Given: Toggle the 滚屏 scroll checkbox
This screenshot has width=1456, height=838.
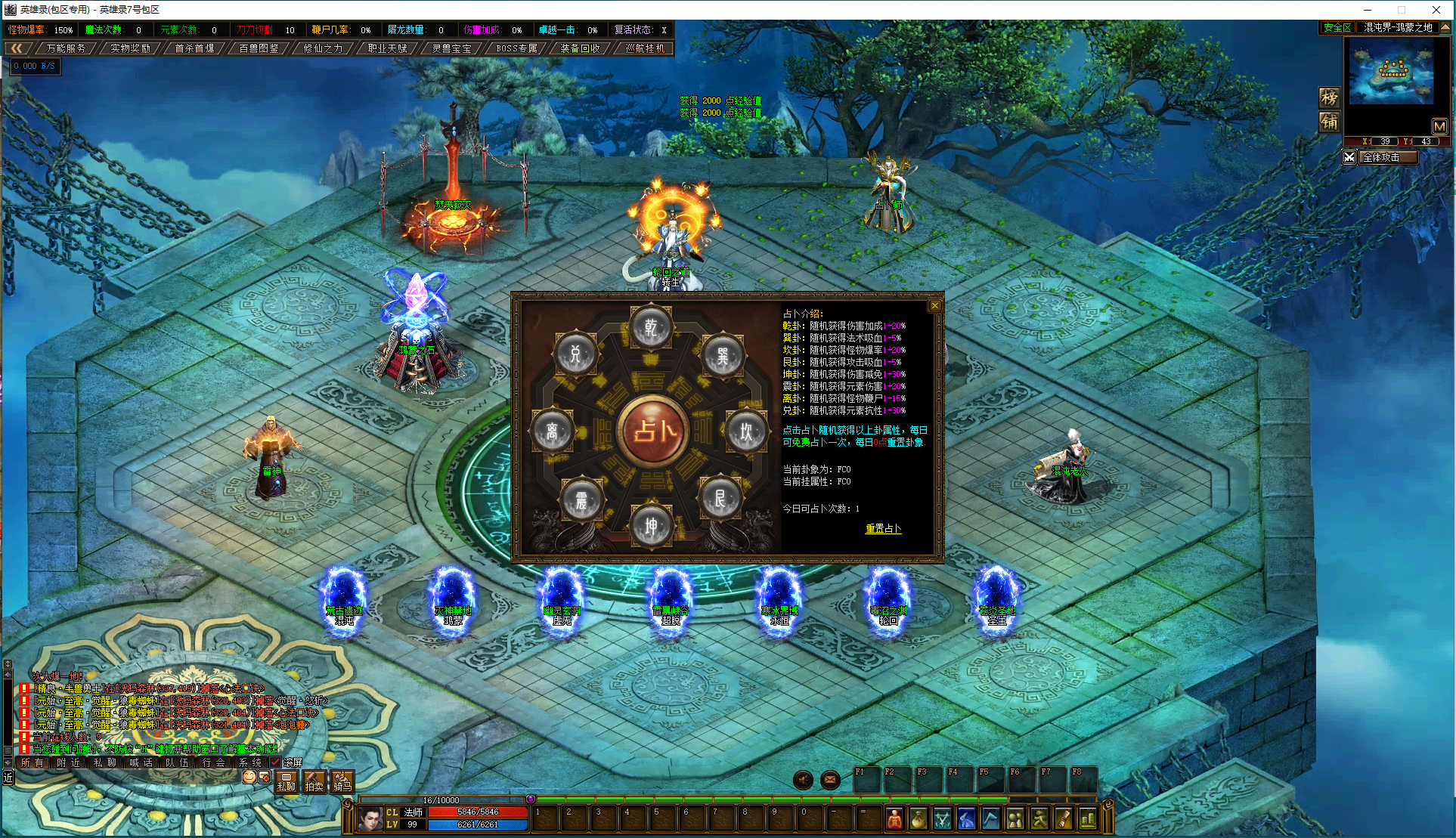Looking at the screenshot, I should (x=275, y=762).
